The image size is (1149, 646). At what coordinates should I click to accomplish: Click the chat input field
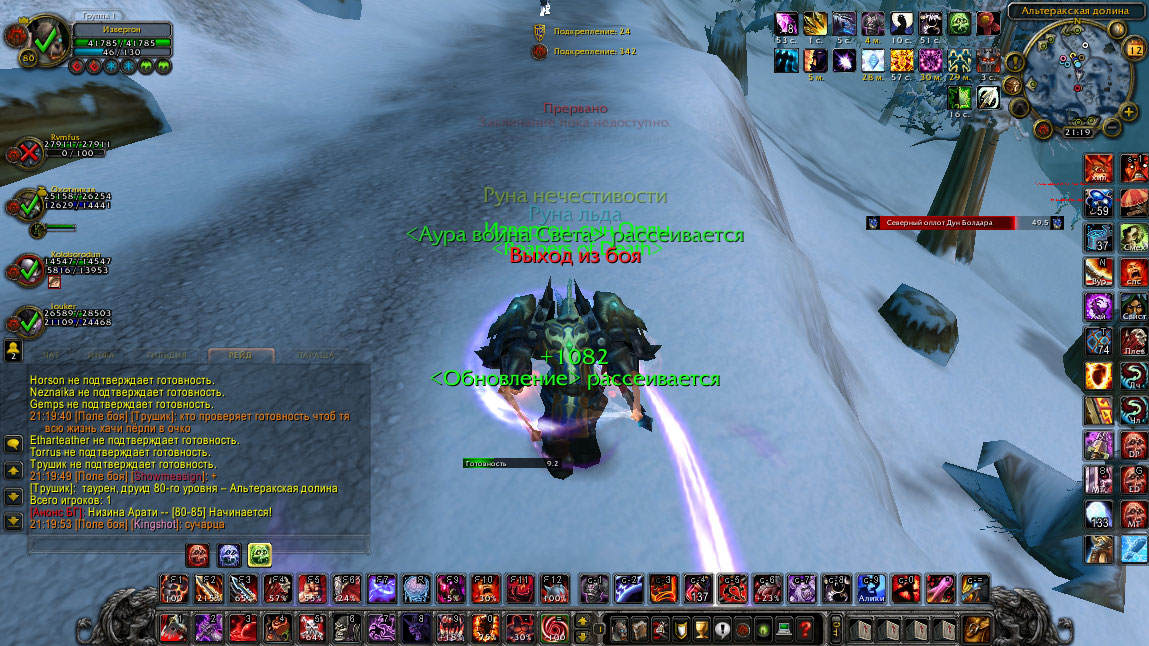point(197,545)
